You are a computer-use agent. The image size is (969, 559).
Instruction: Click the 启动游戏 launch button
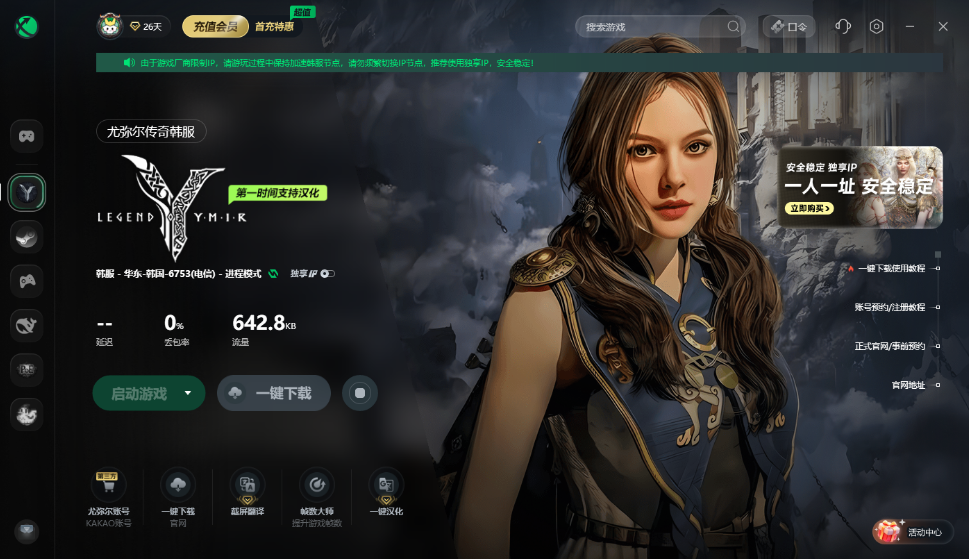(x=139, y=394)
